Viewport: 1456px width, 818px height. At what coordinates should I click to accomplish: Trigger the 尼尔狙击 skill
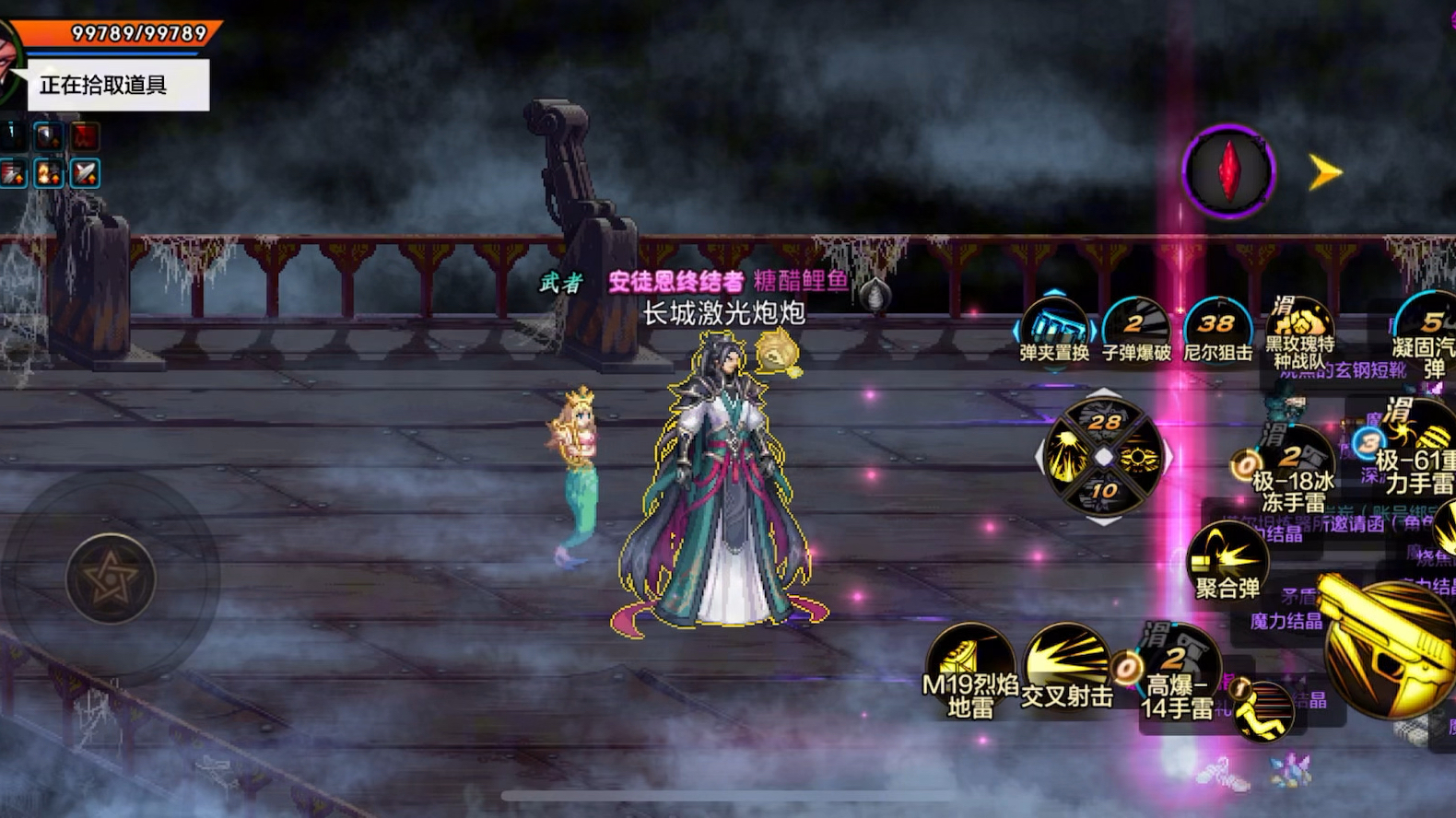(1217, 329)
